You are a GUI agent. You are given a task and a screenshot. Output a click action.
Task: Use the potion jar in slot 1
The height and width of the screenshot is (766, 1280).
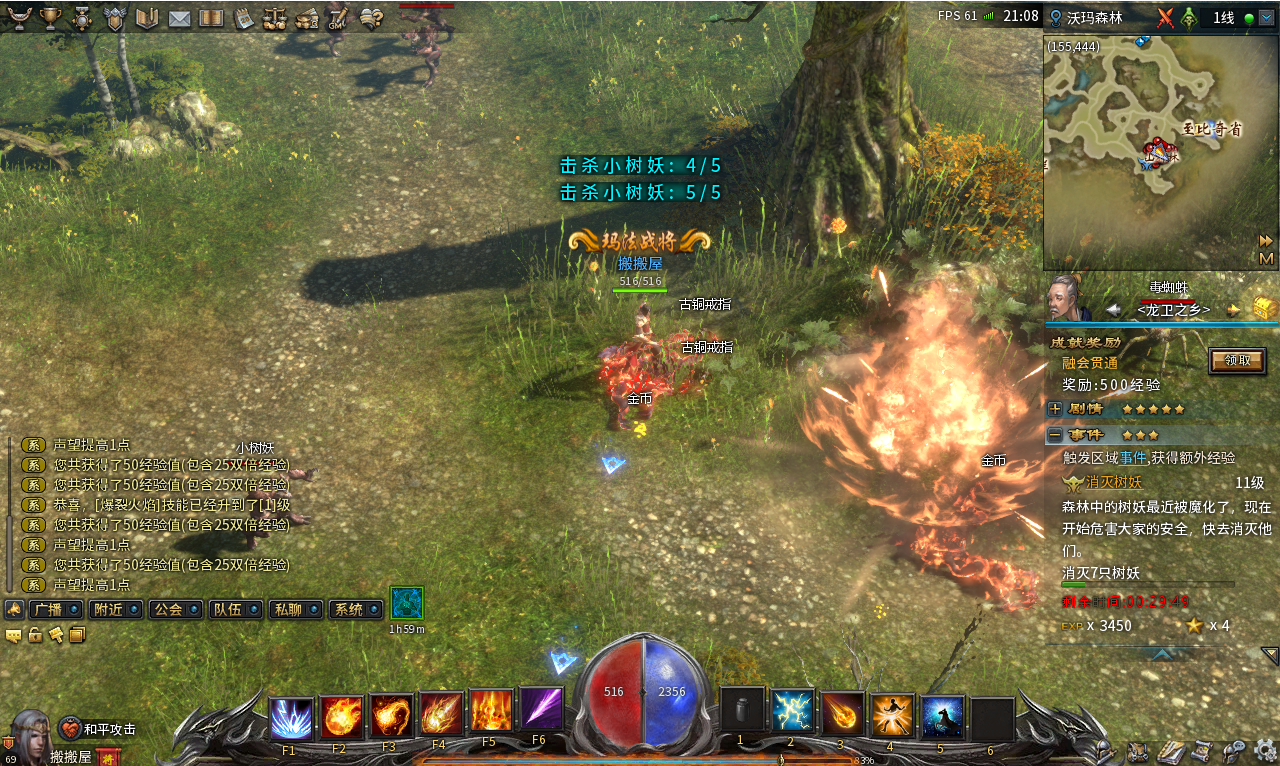pyautogui.click(x=742, y=709)
